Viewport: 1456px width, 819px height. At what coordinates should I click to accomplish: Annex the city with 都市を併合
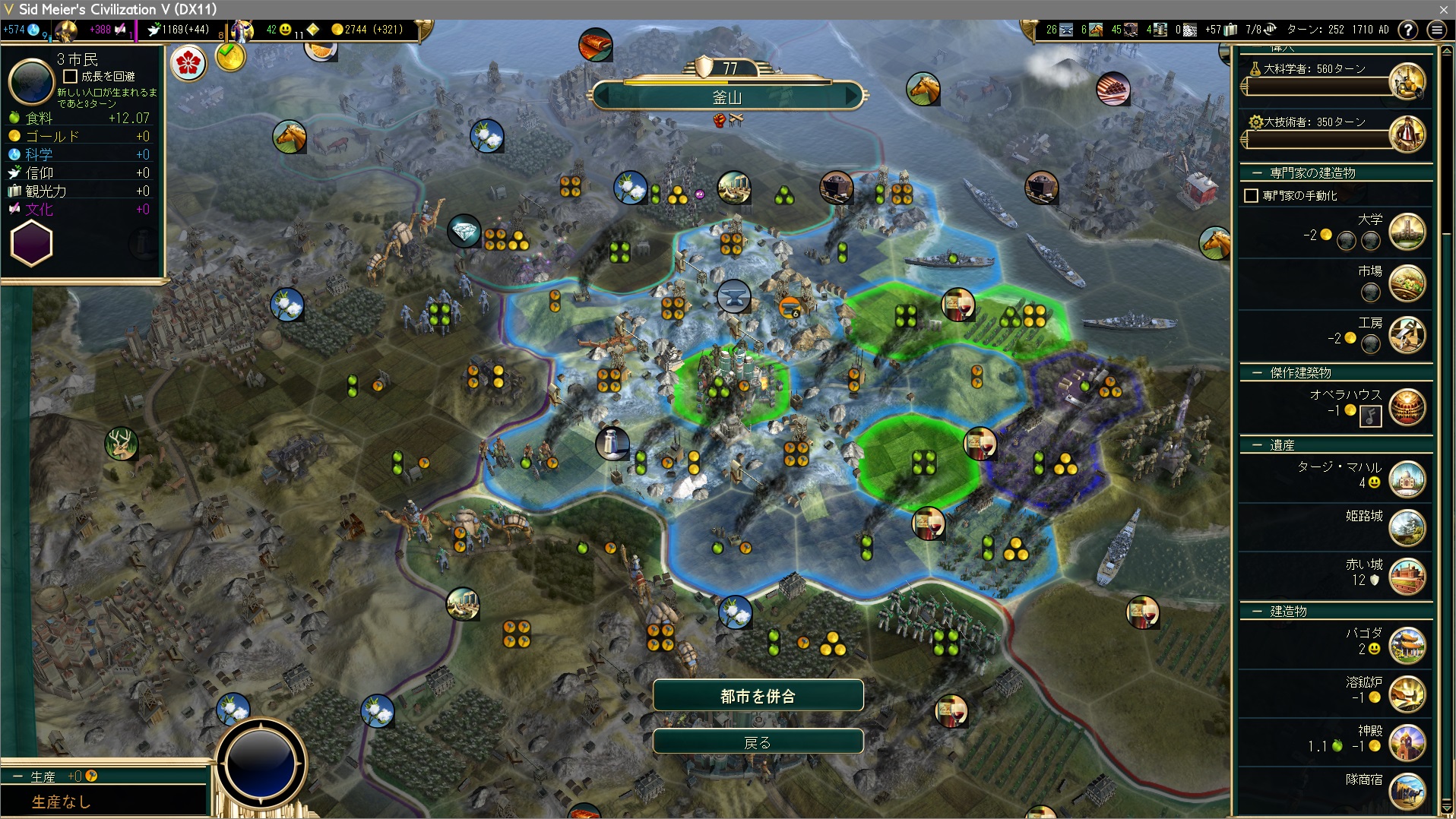tap(758, 696)
